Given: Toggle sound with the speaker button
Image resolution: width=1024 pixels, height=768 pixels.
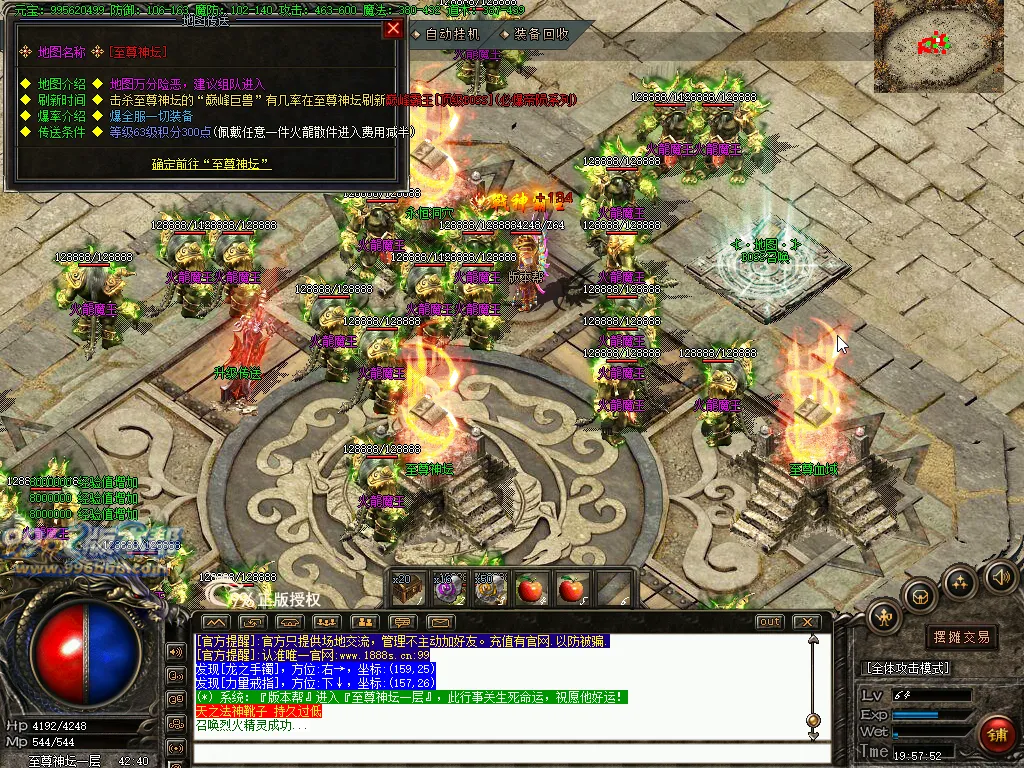Looking at the screenshot, I should pyautogui.click(x=1000, y=576).
